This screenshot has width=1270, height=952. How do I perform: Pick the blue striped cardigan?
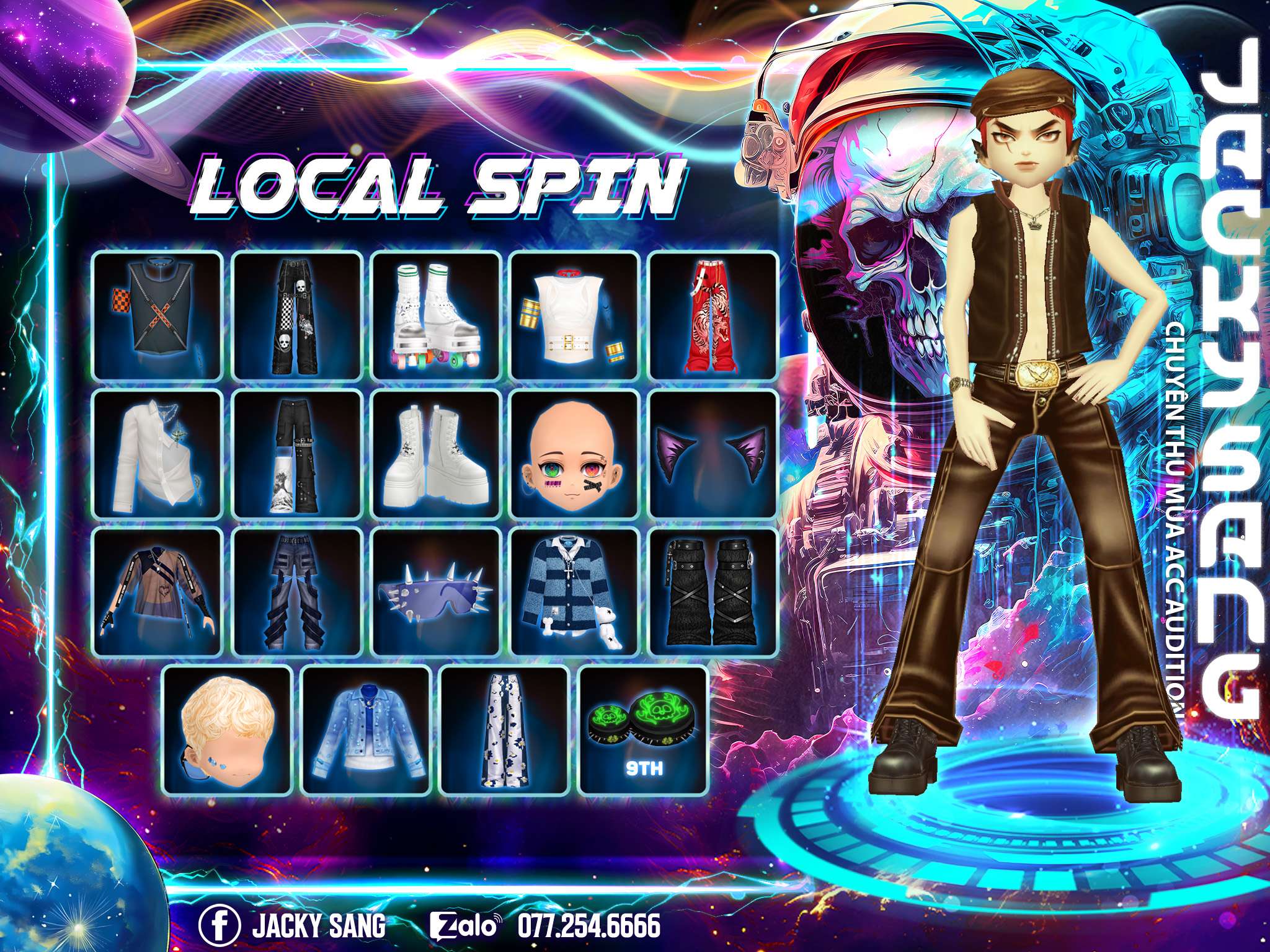(575, 593)
